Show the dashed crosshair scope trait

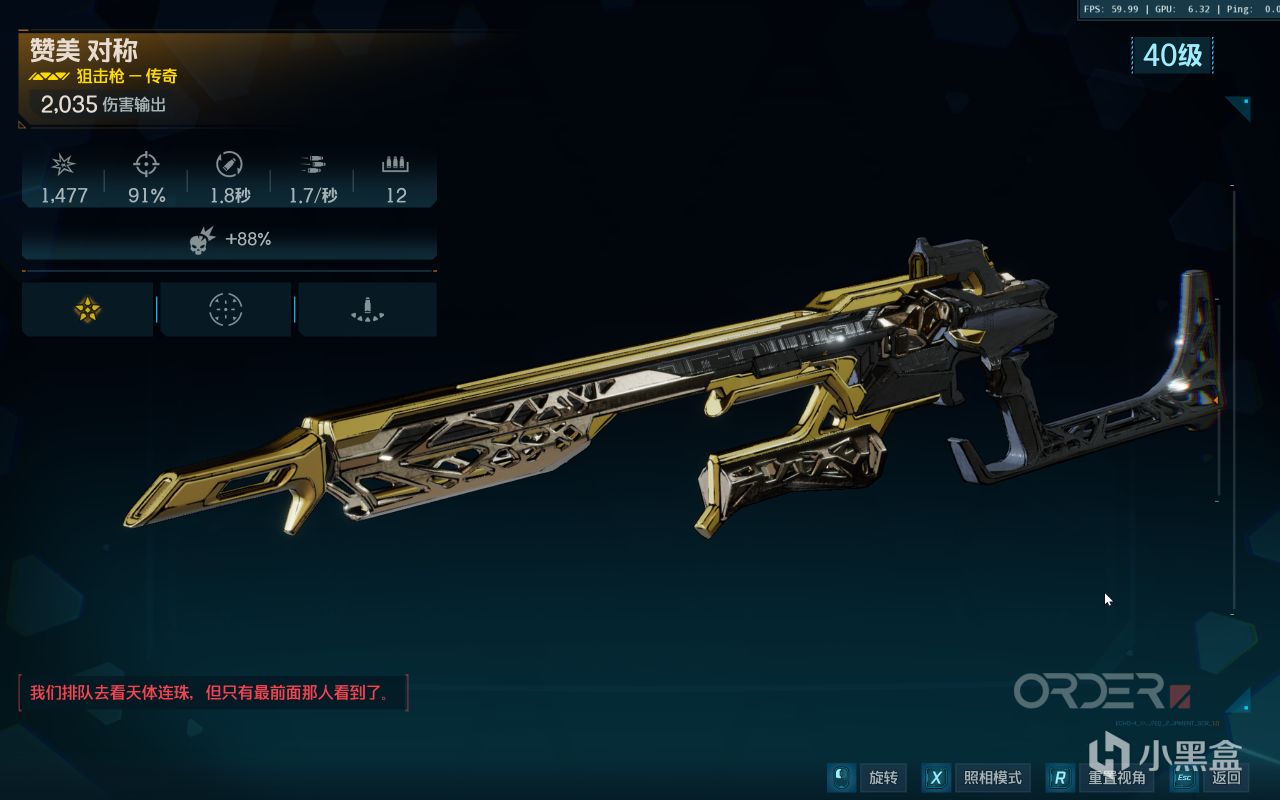[226, 310]
